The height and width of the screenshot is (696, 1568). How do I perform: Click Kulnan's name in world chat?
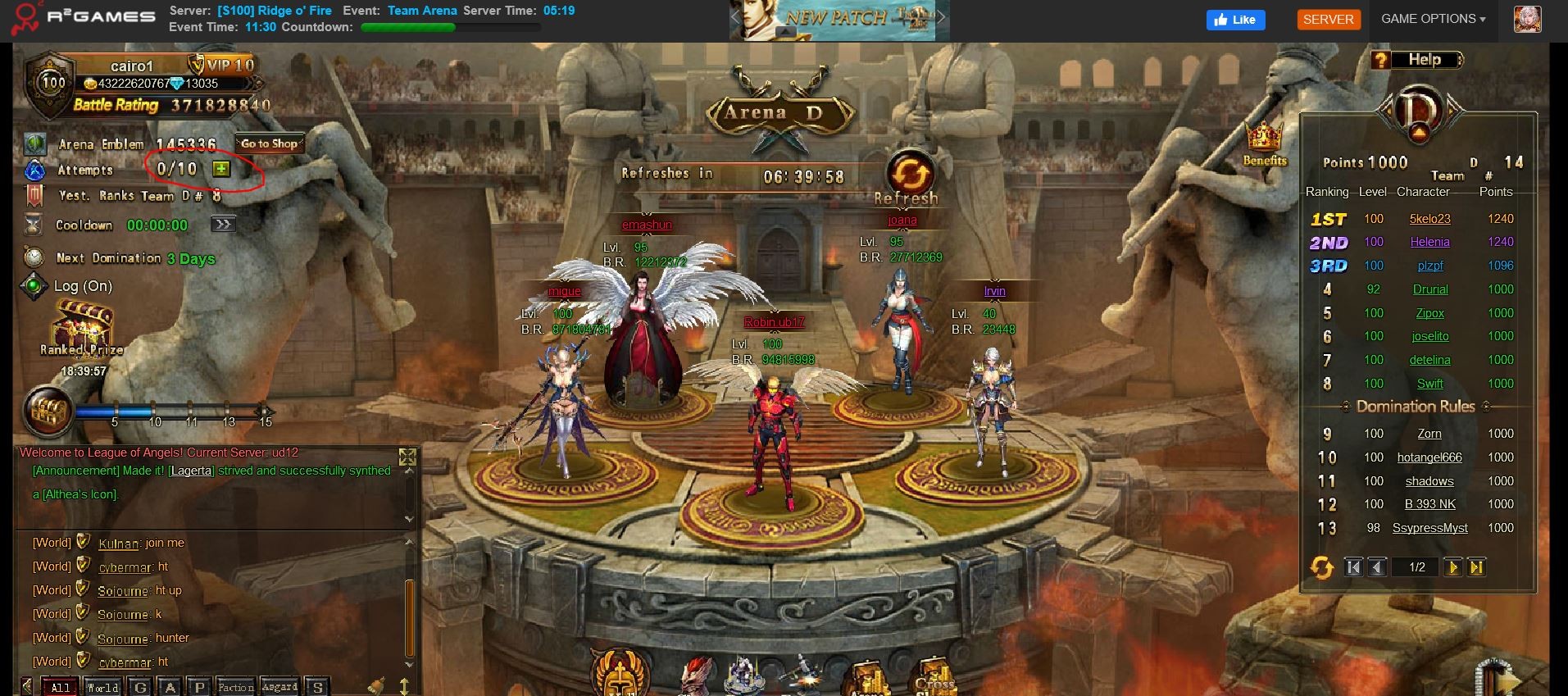[118, 544]
